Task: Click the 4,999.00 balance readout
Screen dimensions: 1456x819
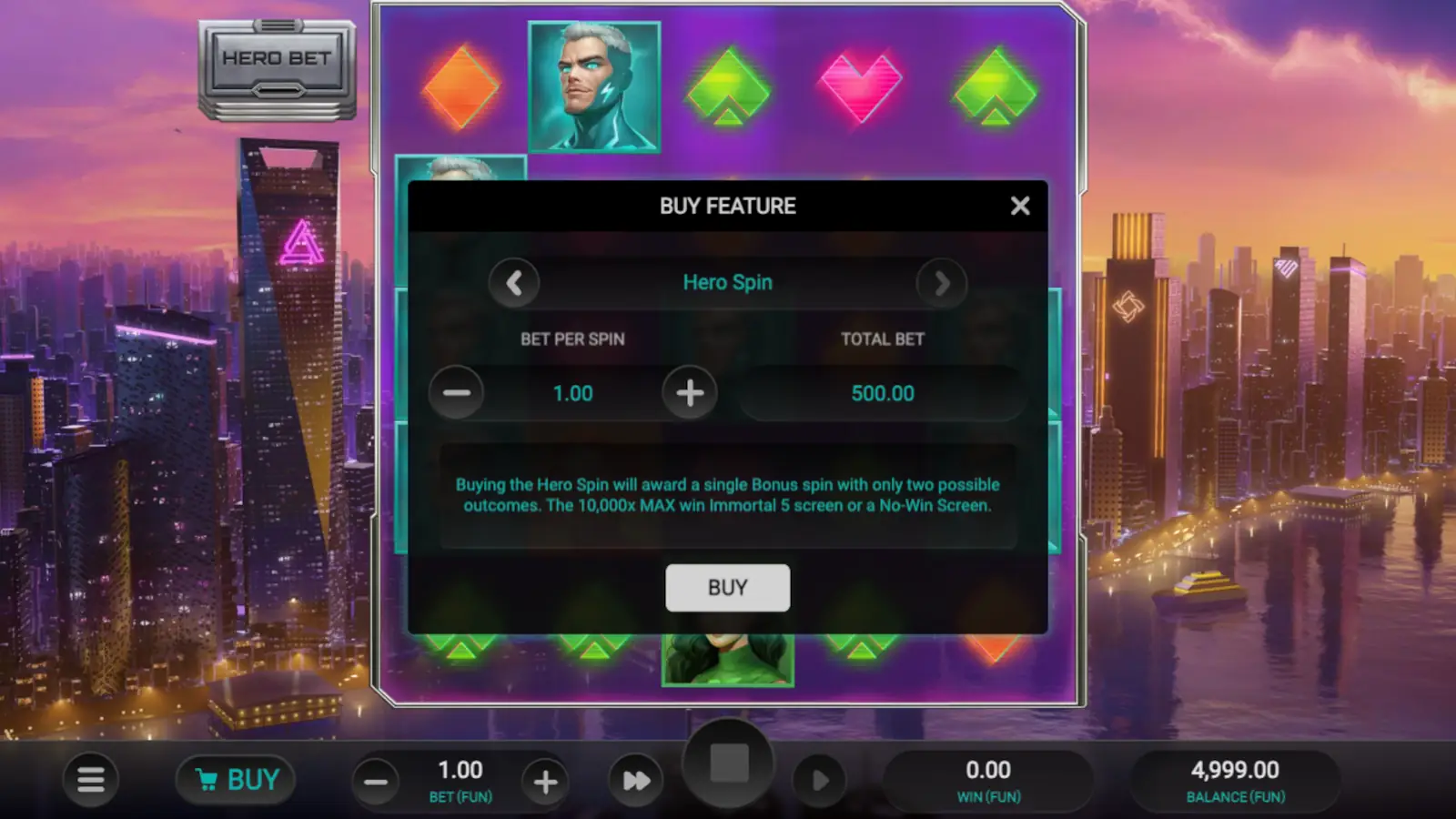Action: (1236, 779)
